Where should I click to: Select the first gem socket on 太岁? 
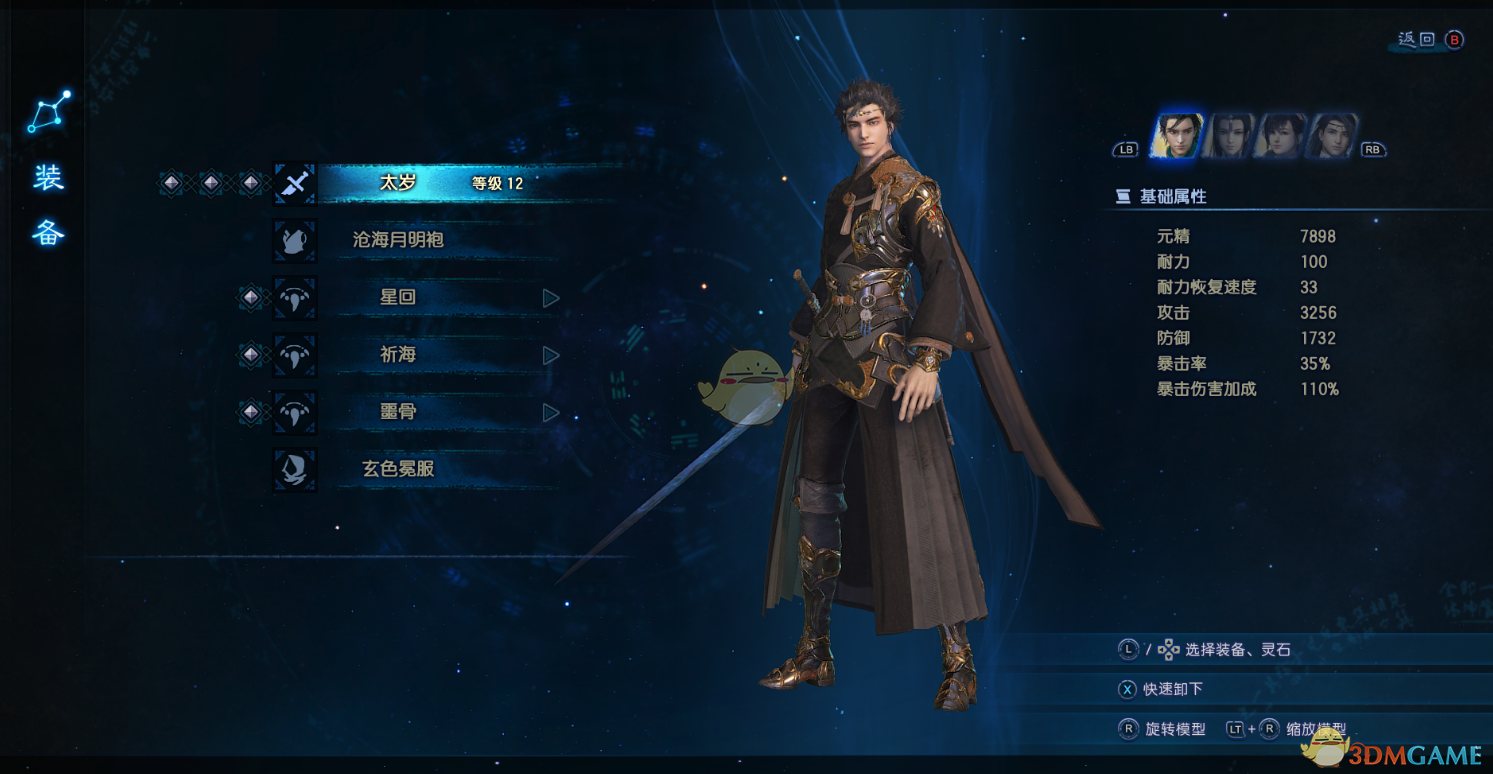(x=170, y=184)
